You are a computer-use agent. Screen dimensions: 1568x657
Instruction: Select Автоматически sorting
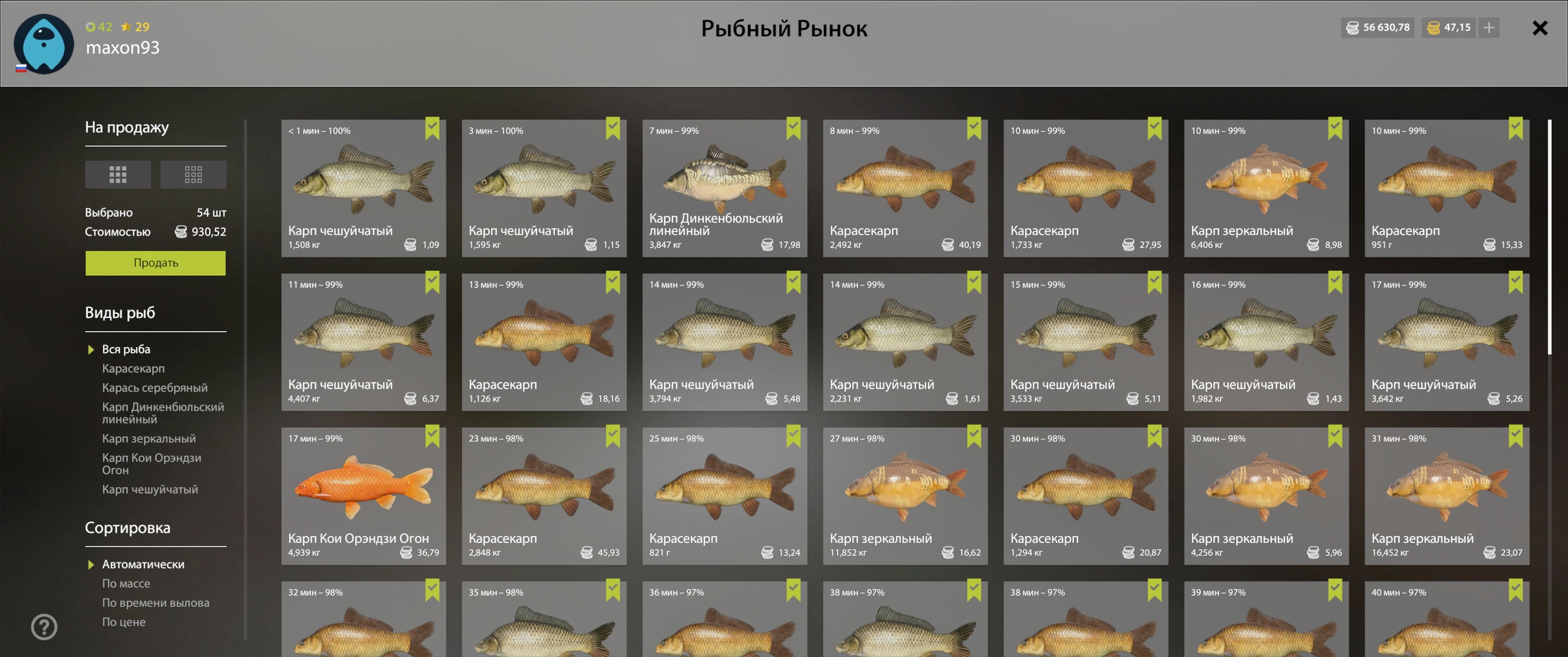(143, 564)
